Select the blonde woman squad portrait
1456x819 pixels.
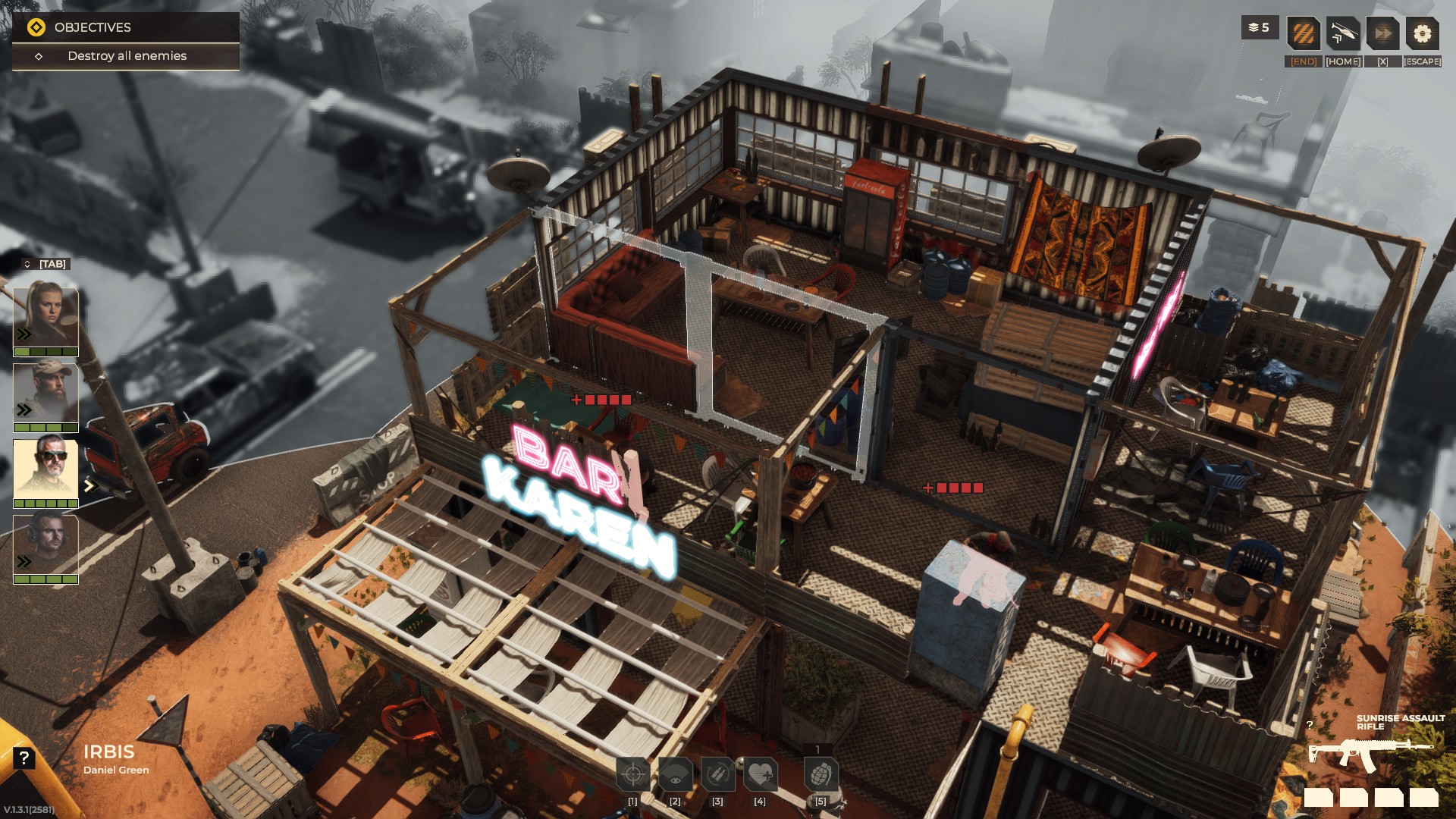(x=45, y=317)
